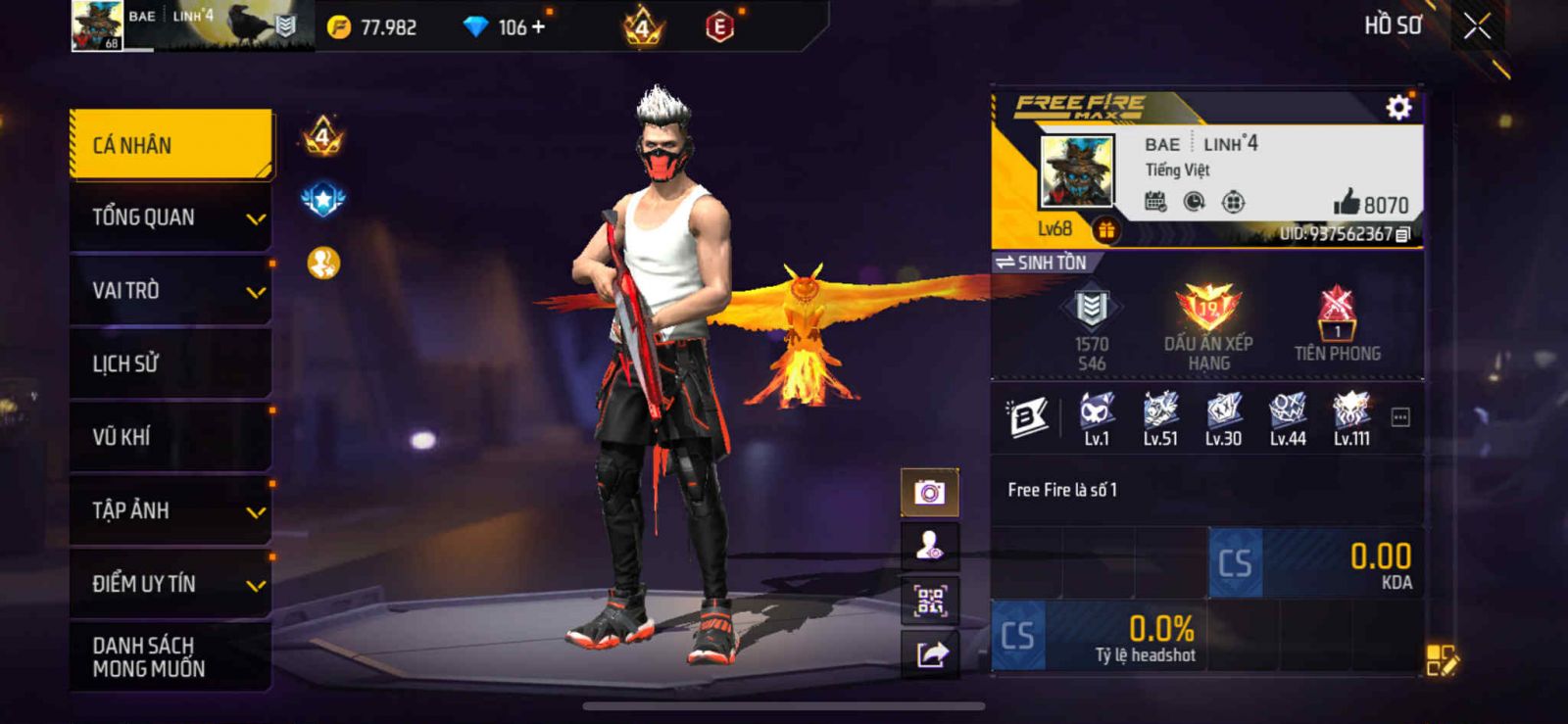Switch mode using SINH TỒN toggle
This screenshot has height=724, width=1568.
point(1041,263)
